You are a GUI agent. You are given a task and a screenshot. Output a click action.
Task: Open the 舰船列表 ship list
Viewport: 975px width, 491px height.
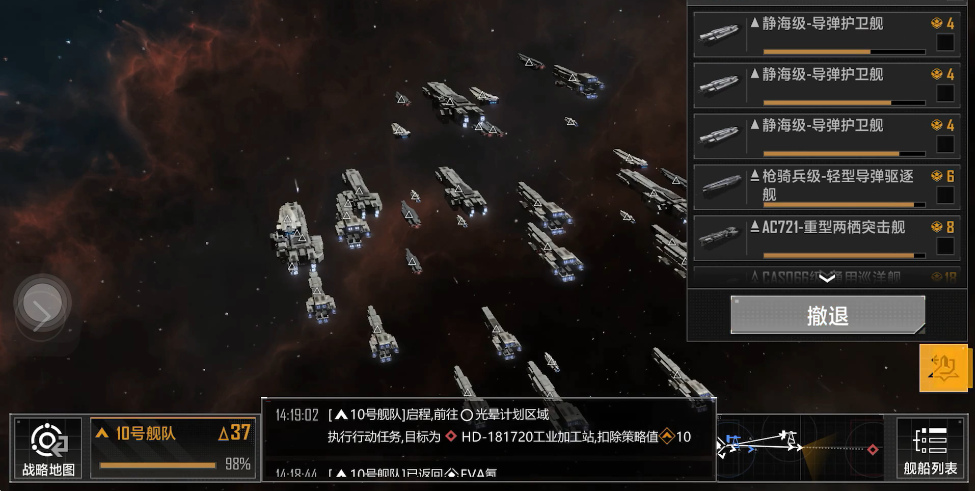tap(930, 447)
